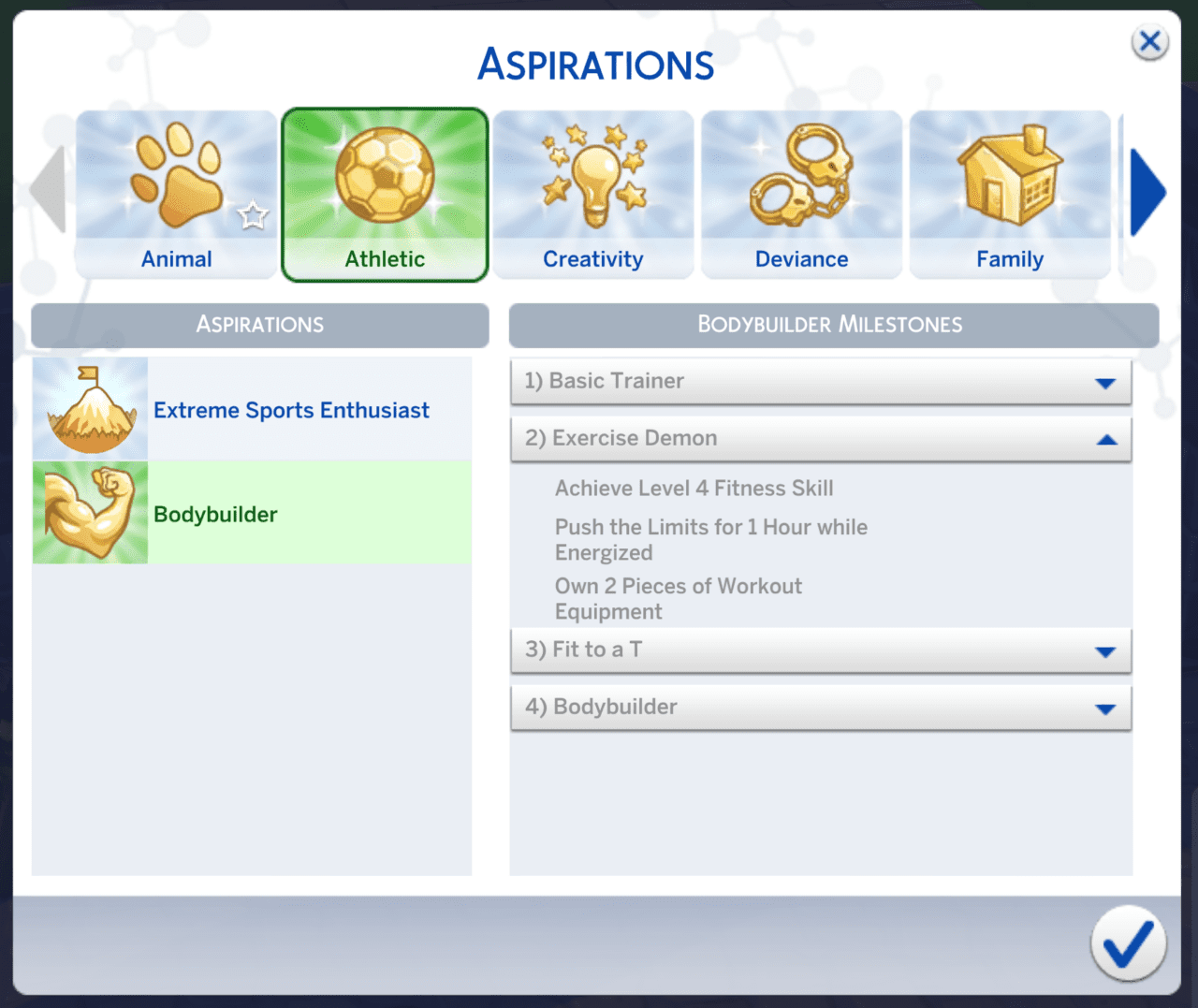View the Animal aspirations tab

(176, 259)
